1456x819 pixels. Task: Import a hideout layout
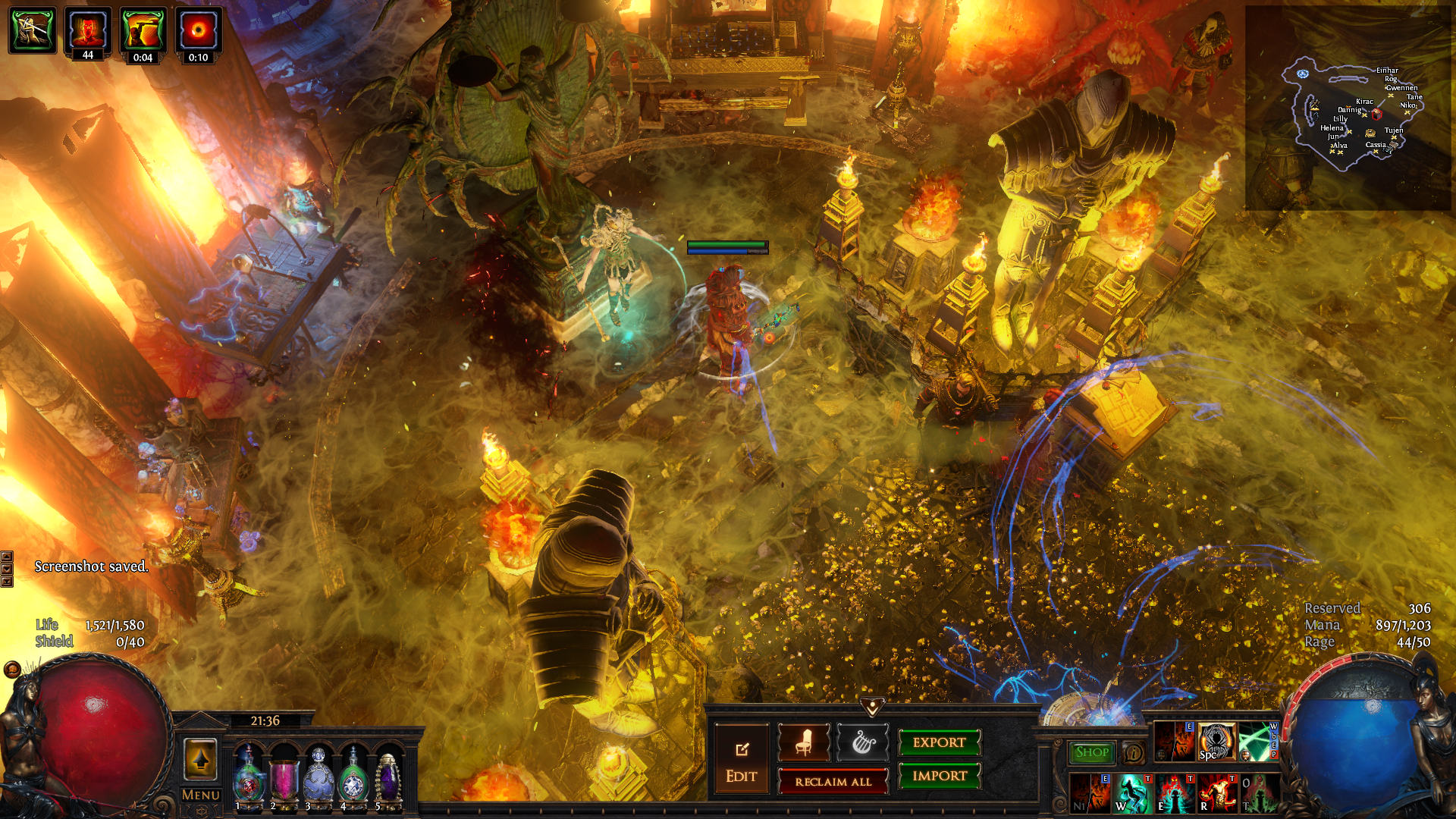[939, 776]
